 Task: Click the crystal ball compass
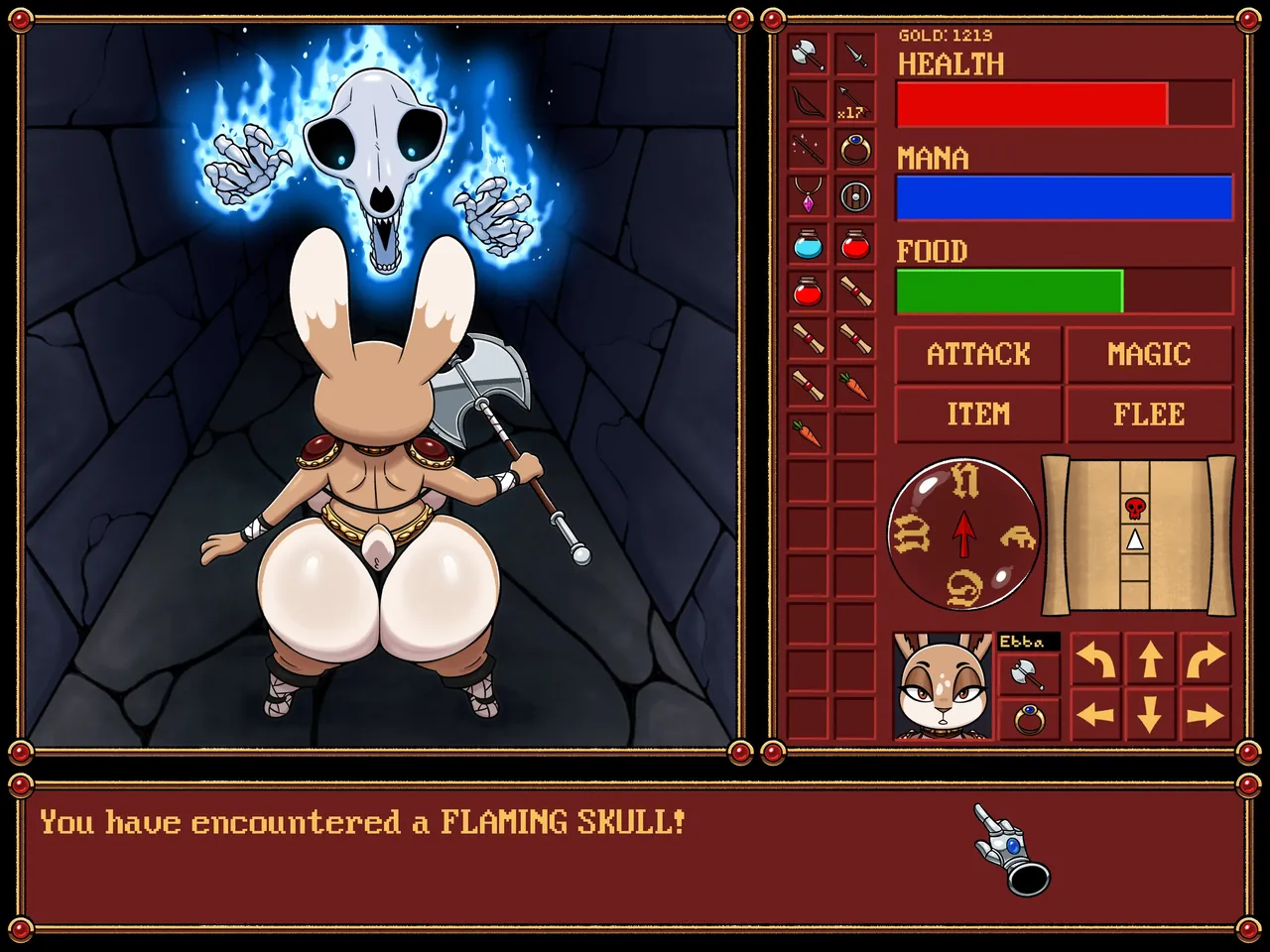963,535
